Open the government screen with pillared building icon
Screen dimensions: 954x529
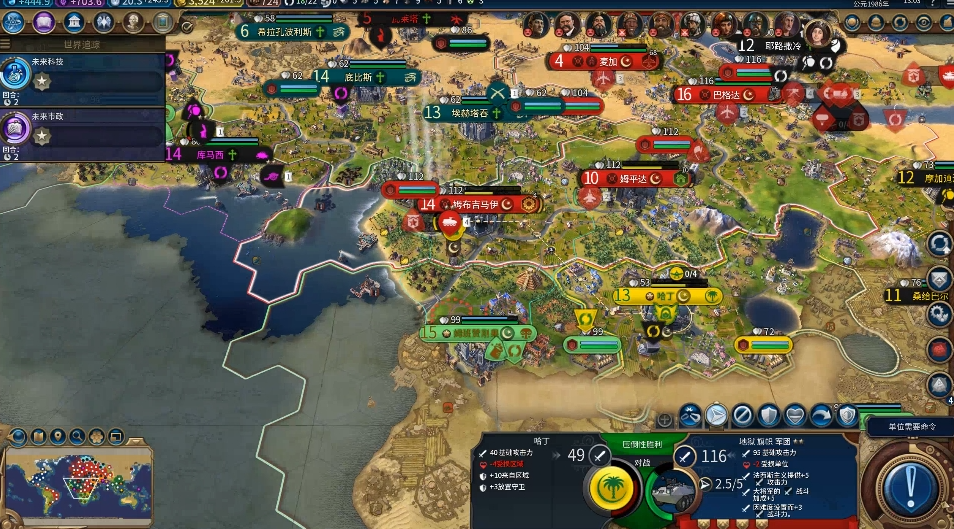73,22
